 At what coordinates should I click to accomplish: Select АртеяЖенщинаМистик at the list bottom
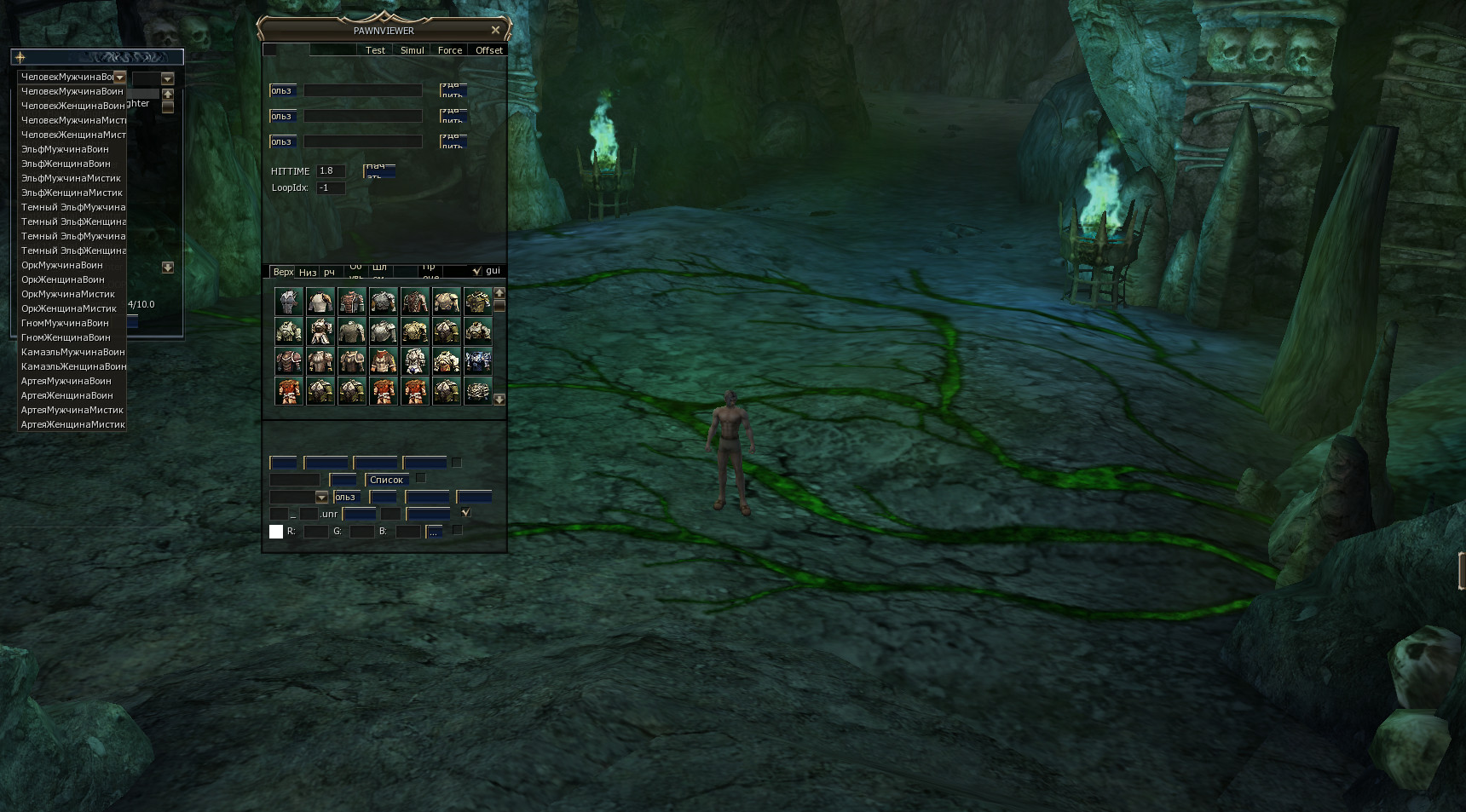[x=72, y=424]
